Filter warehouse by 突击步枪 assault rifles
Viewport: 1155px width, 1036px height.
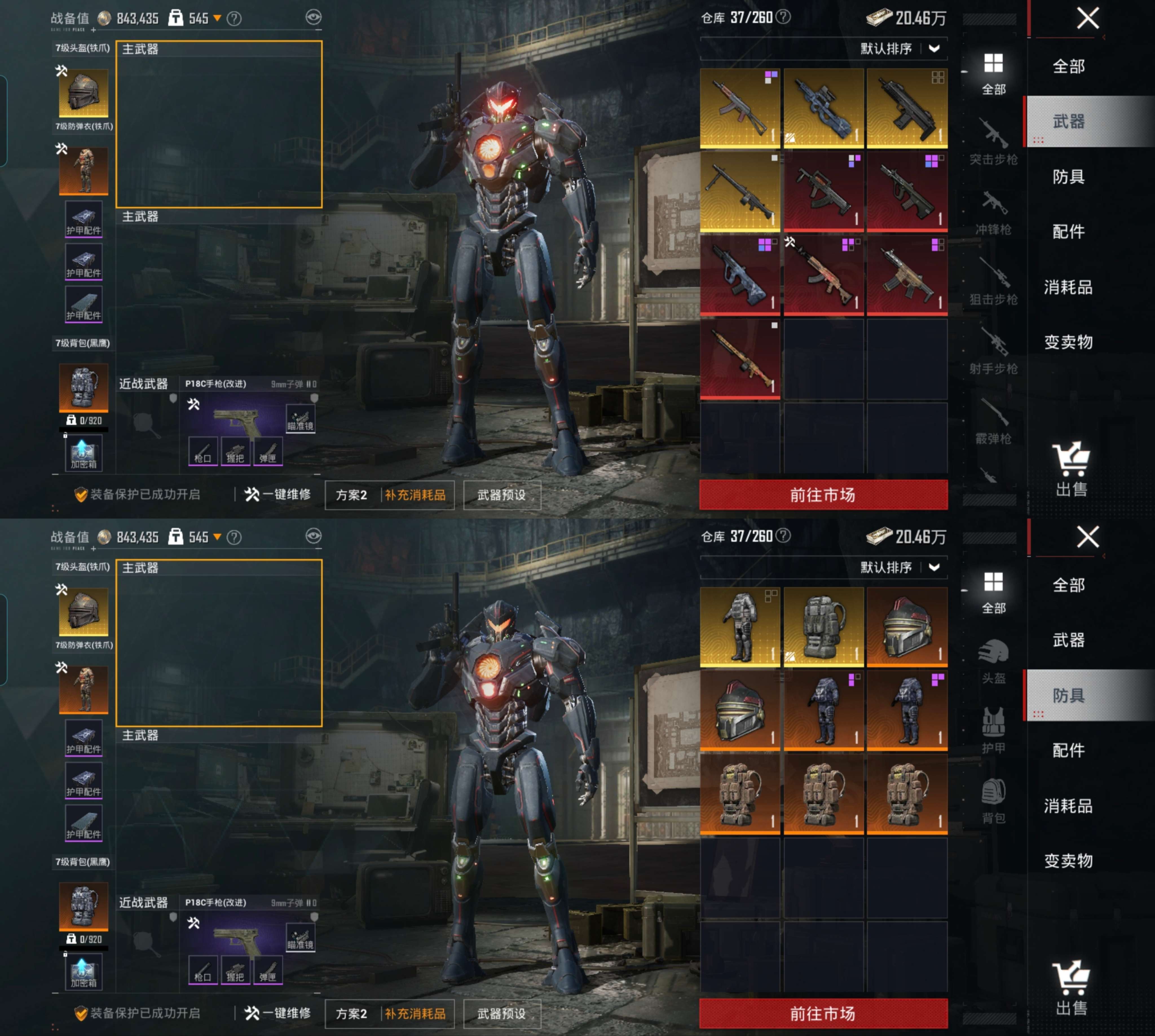(x=993, y=142)
